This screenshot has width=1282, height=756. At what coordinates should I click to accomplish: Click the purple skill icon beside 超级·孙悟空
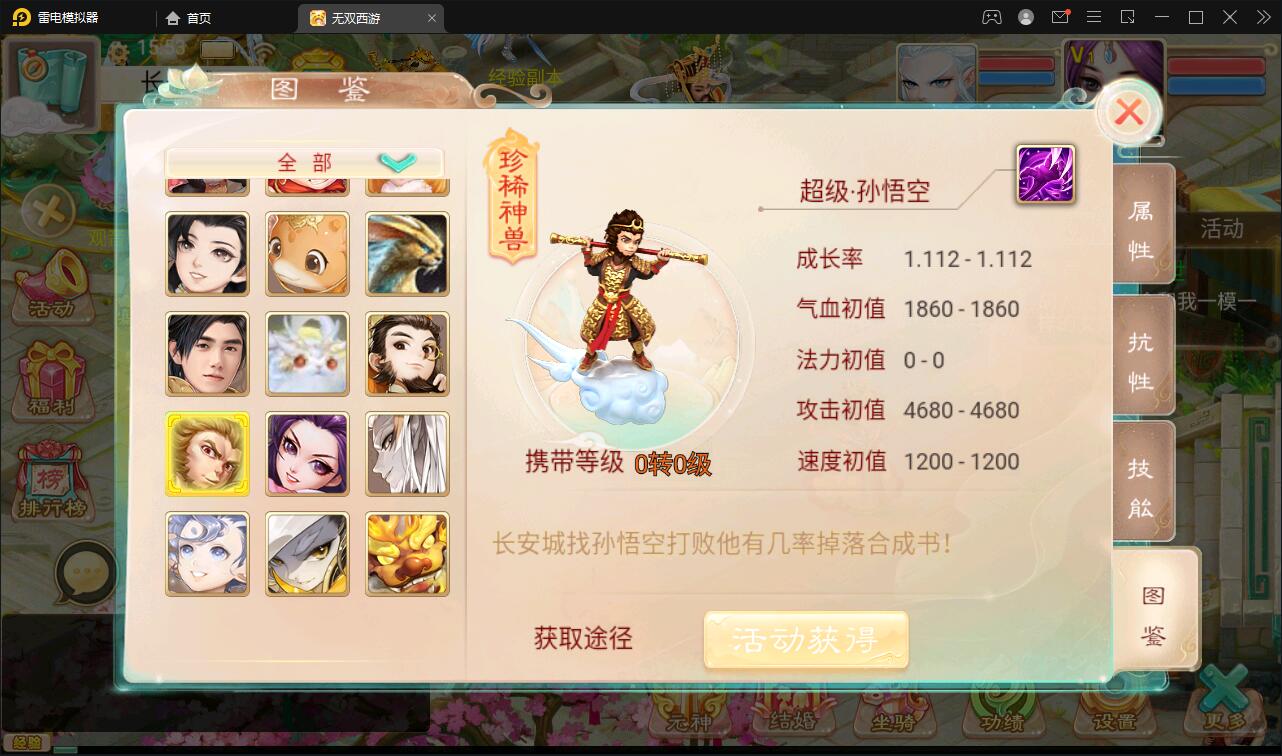1044,172
